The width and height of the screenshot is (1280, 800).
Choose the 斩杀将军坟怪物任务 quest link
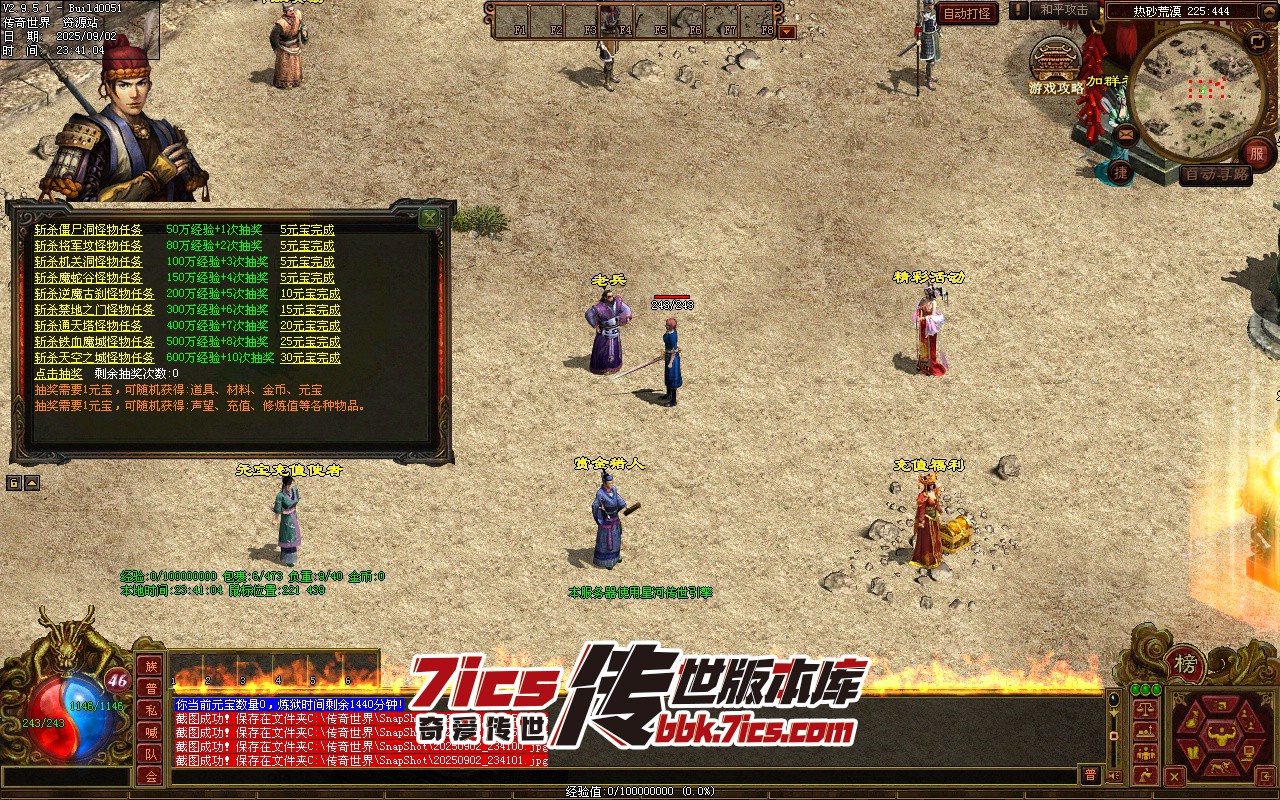[88, 246]
